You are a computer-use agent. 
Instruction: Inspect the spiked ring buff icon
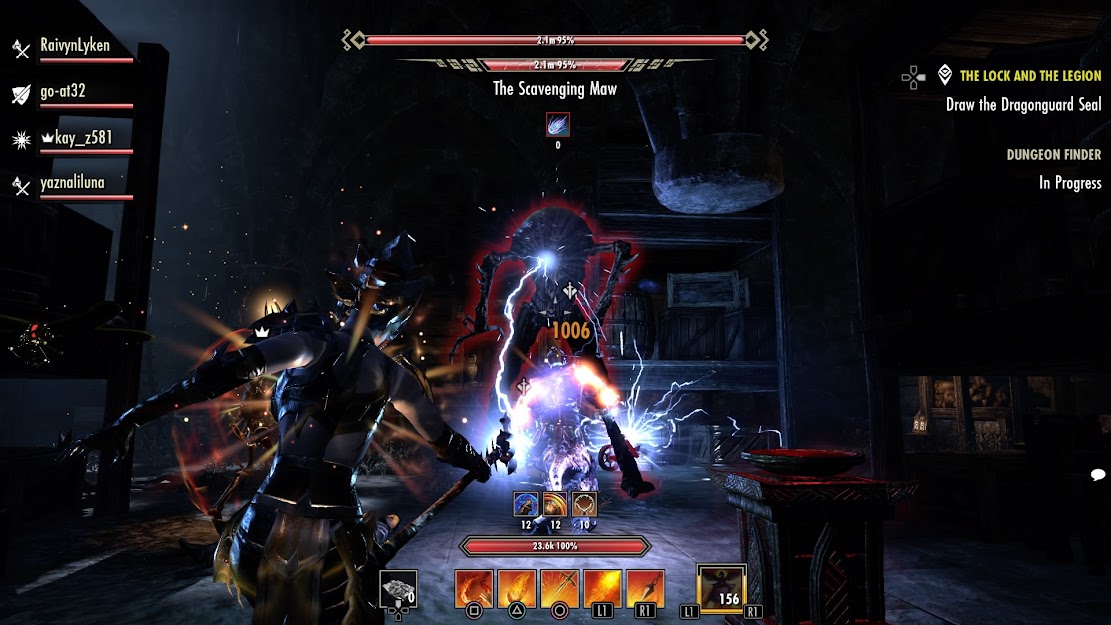click(584, 504)
